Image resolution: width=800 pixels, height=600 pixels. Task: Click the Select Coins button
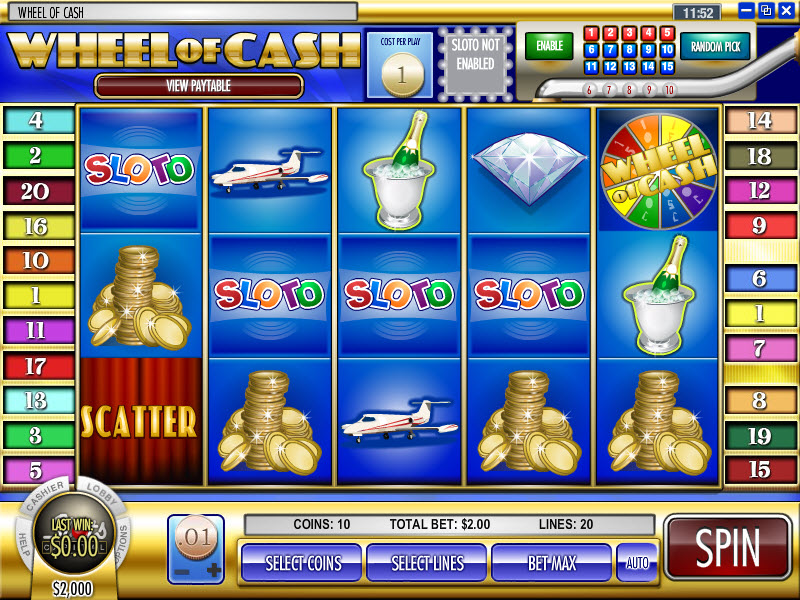click(x=300, y=563)
